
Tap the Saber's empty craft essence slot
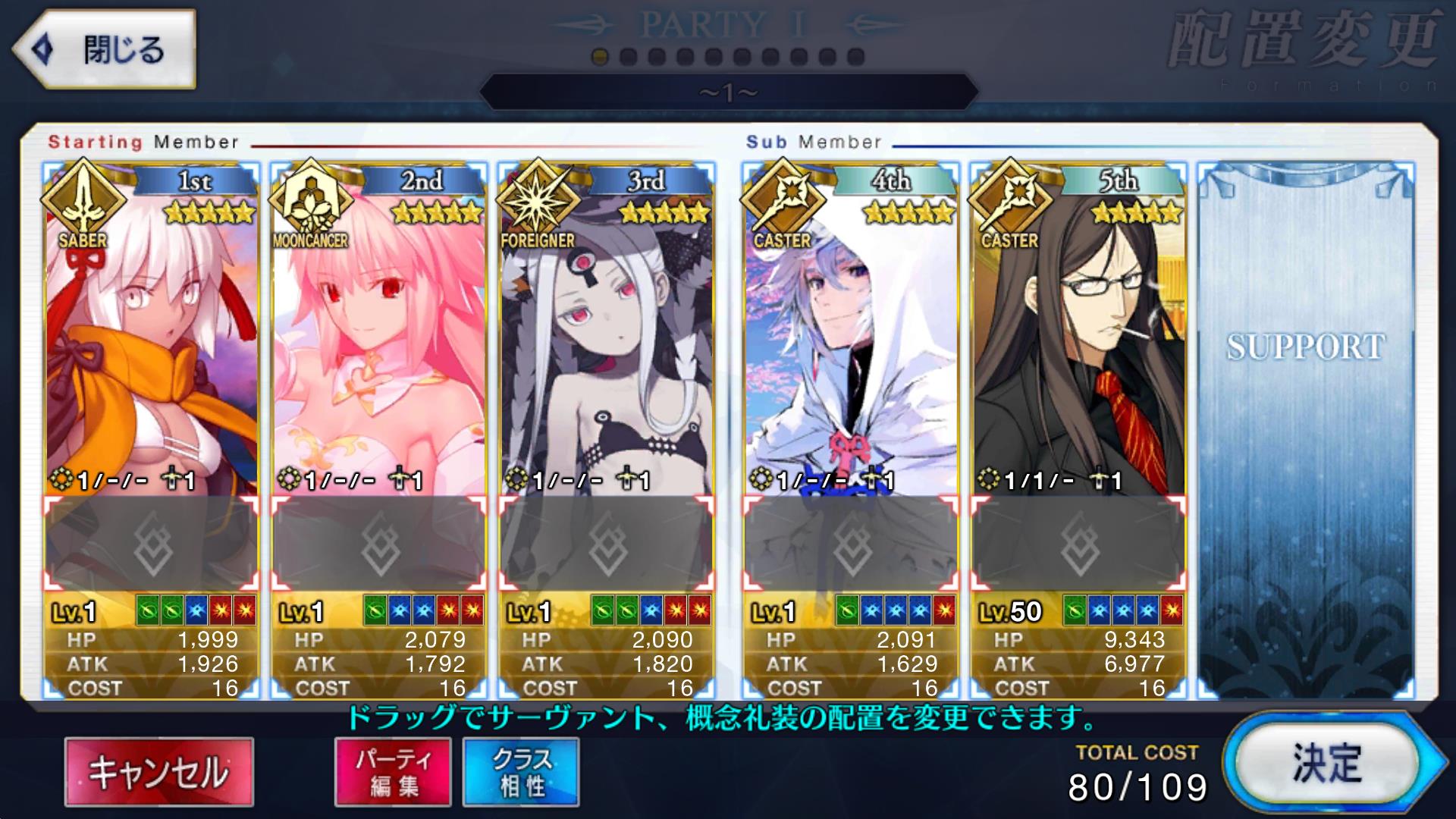click(151, 543)
